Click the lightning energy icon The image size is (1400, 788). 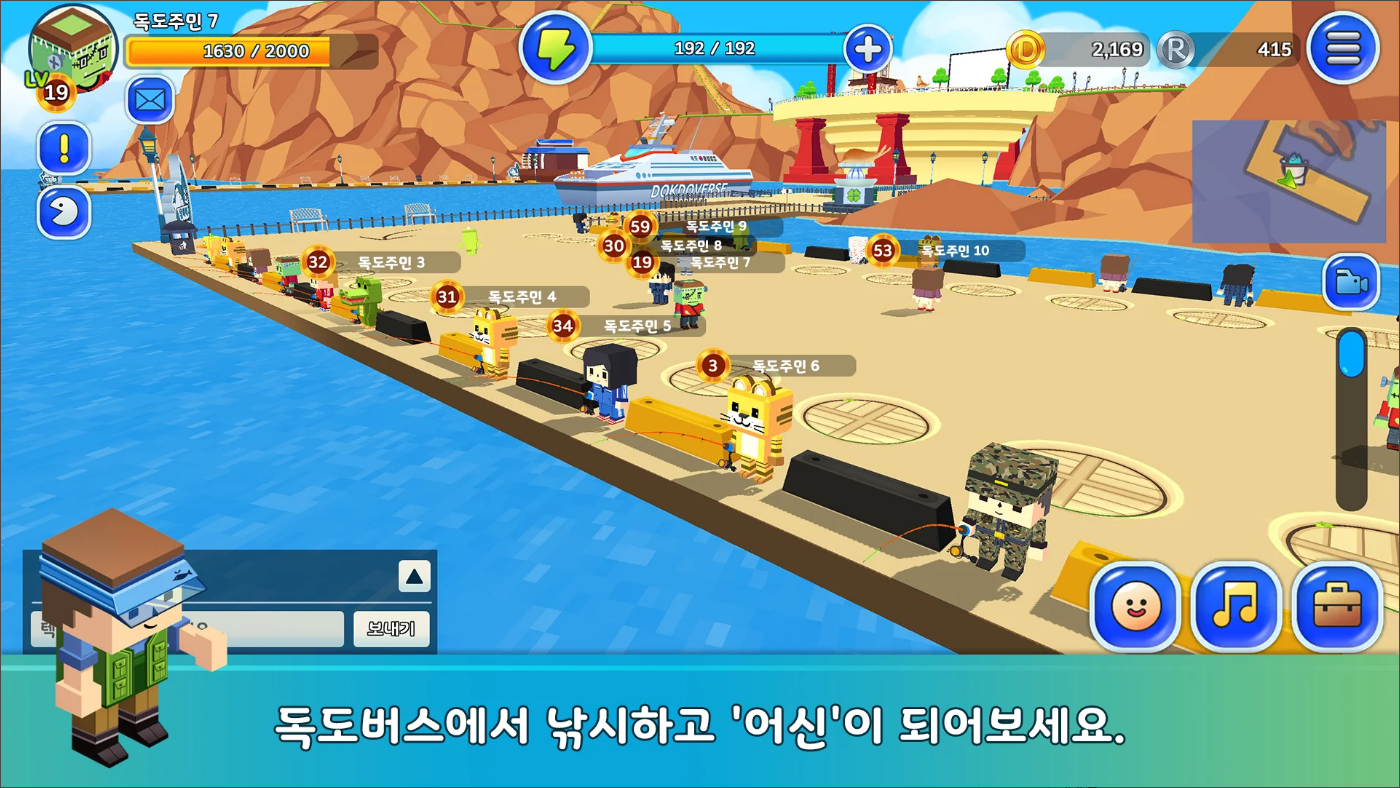557,46
